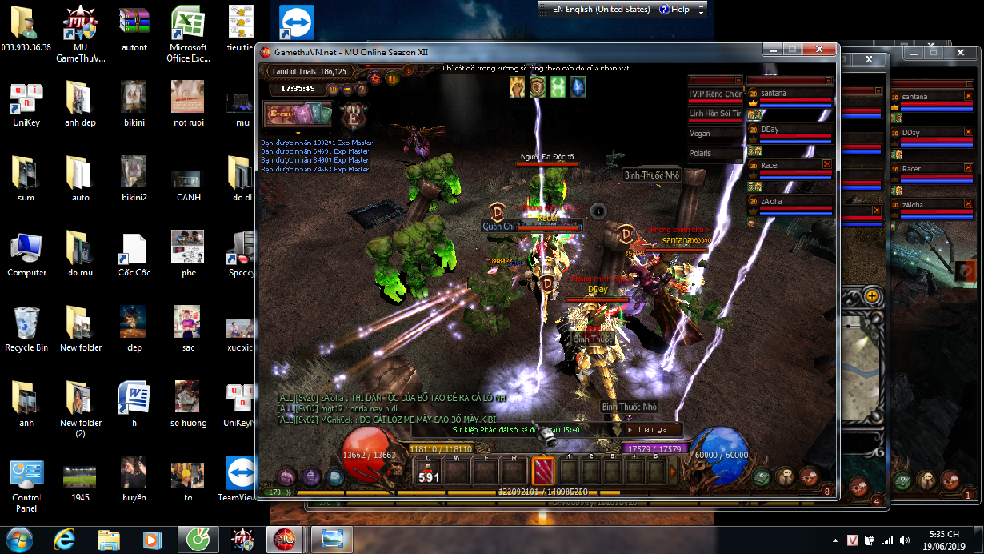
Task: Activate the red highlighted skill slot
Action: [x=543, y=470]
